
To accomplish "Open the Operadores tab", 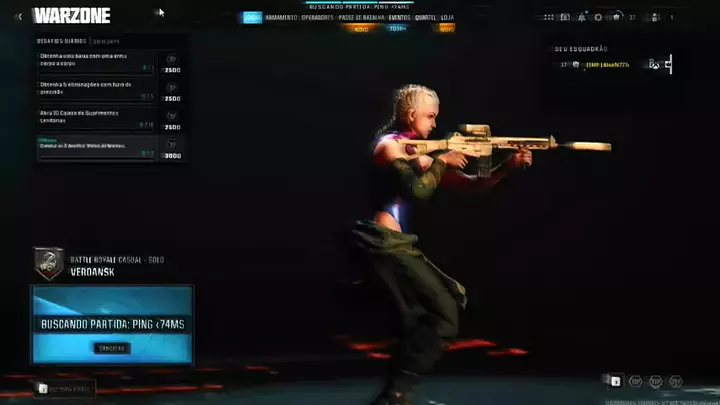I will point(317,17).
